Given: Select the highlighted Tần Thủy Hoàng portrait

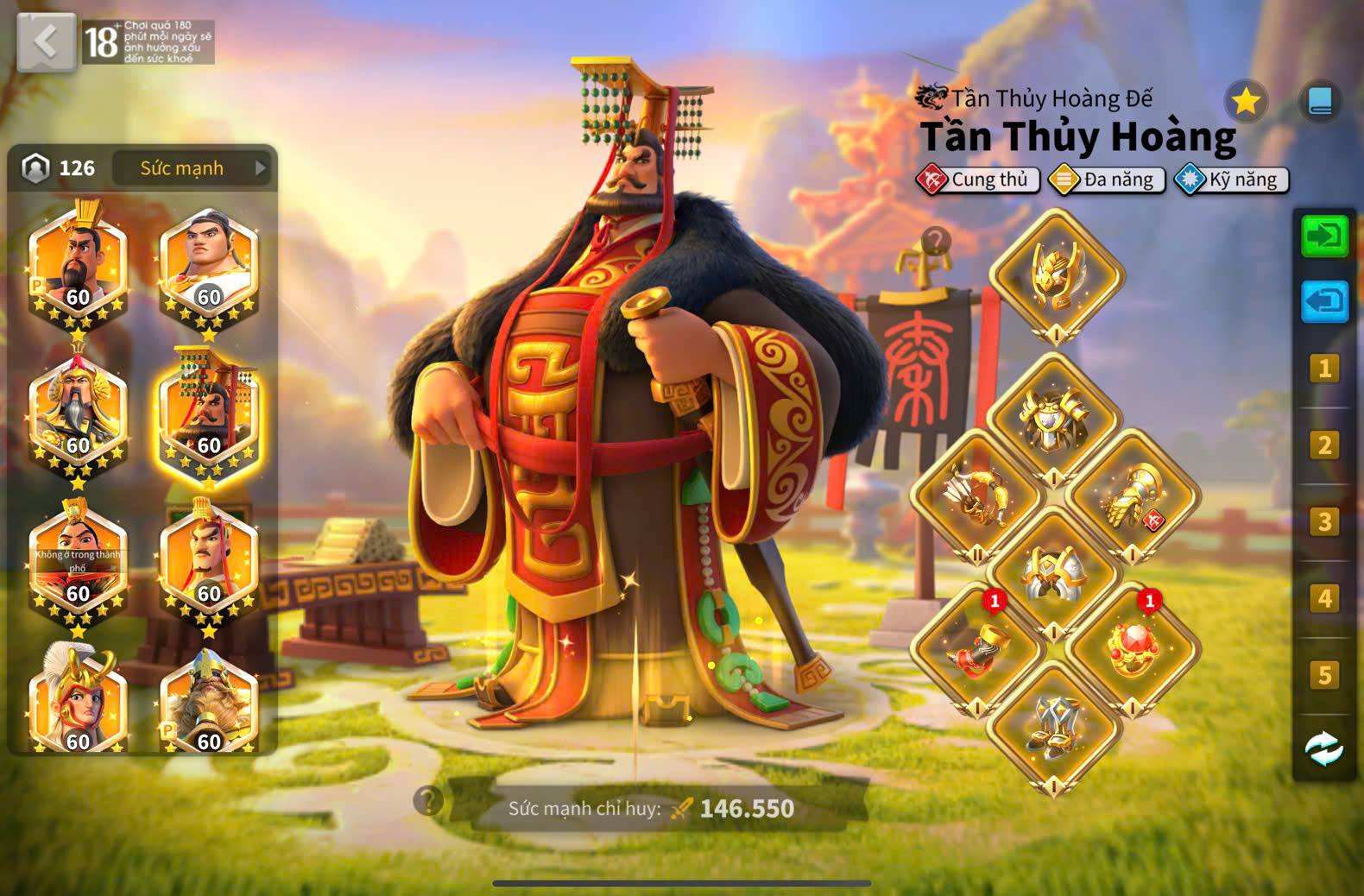Looking at the screenshot, I should [x=208, y=415].
